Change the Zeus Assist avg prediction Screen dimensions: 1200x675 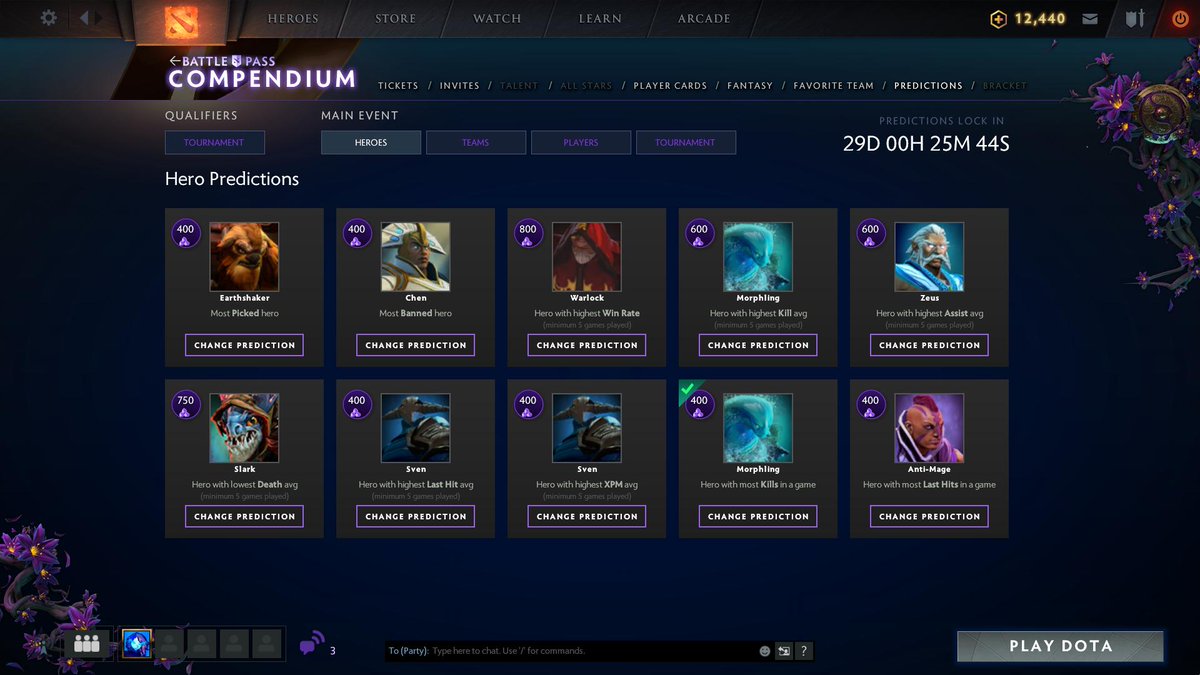[x=929, y=345]
